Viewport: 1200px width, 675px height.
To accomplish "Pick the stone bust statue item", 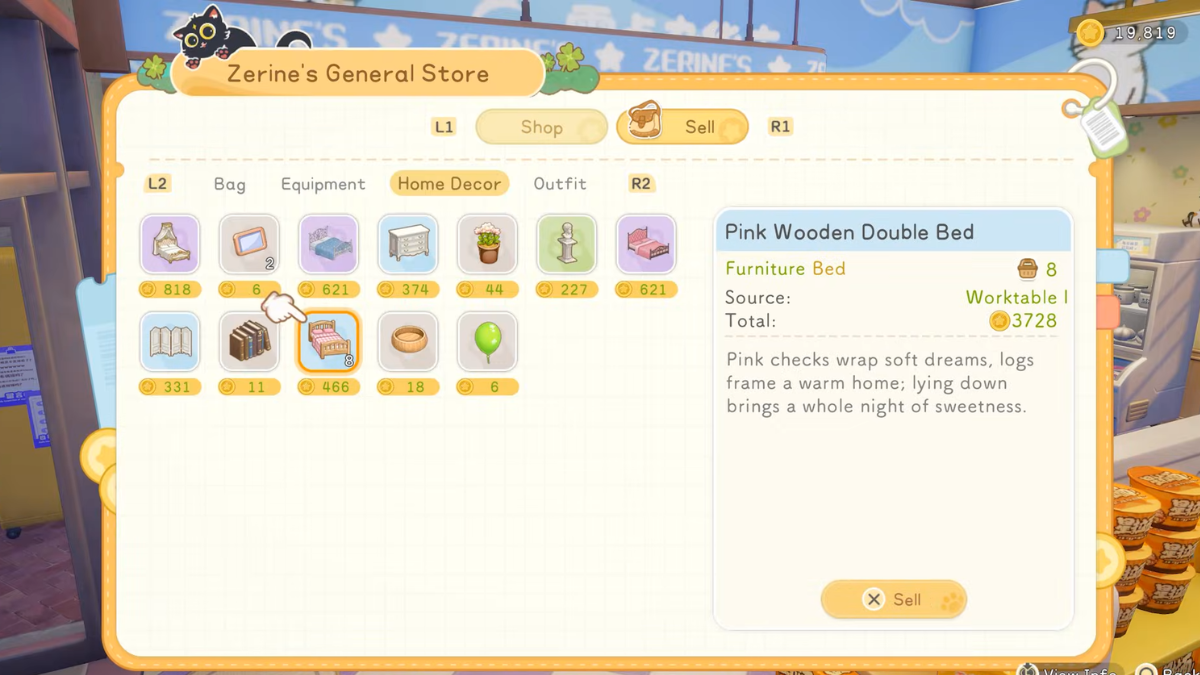I will tap(567, 244).
